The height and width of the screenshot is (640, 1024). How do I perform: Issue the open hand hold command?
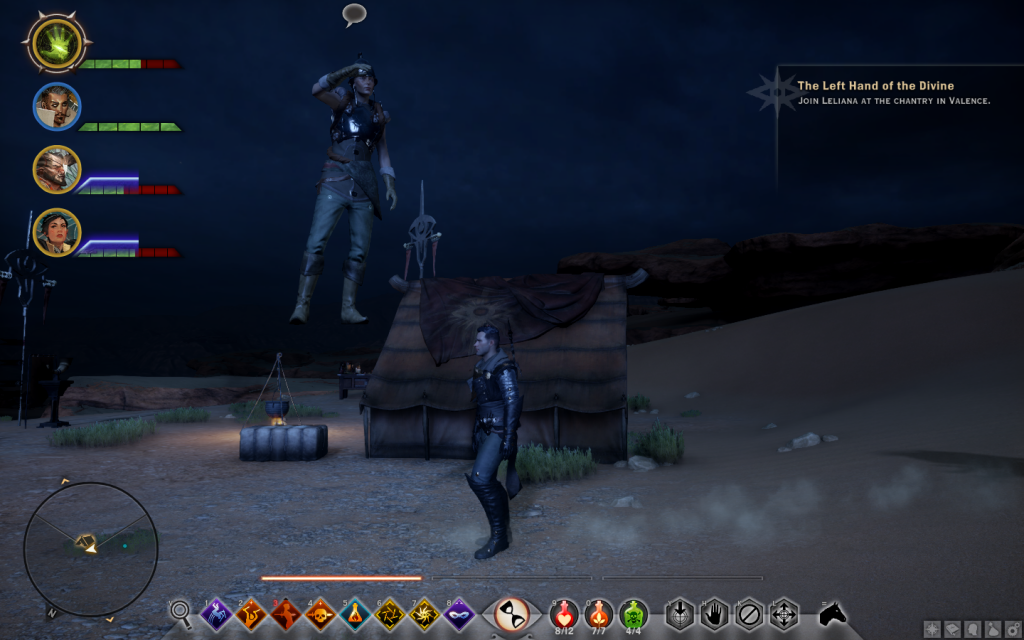click(x=714, y=613)
